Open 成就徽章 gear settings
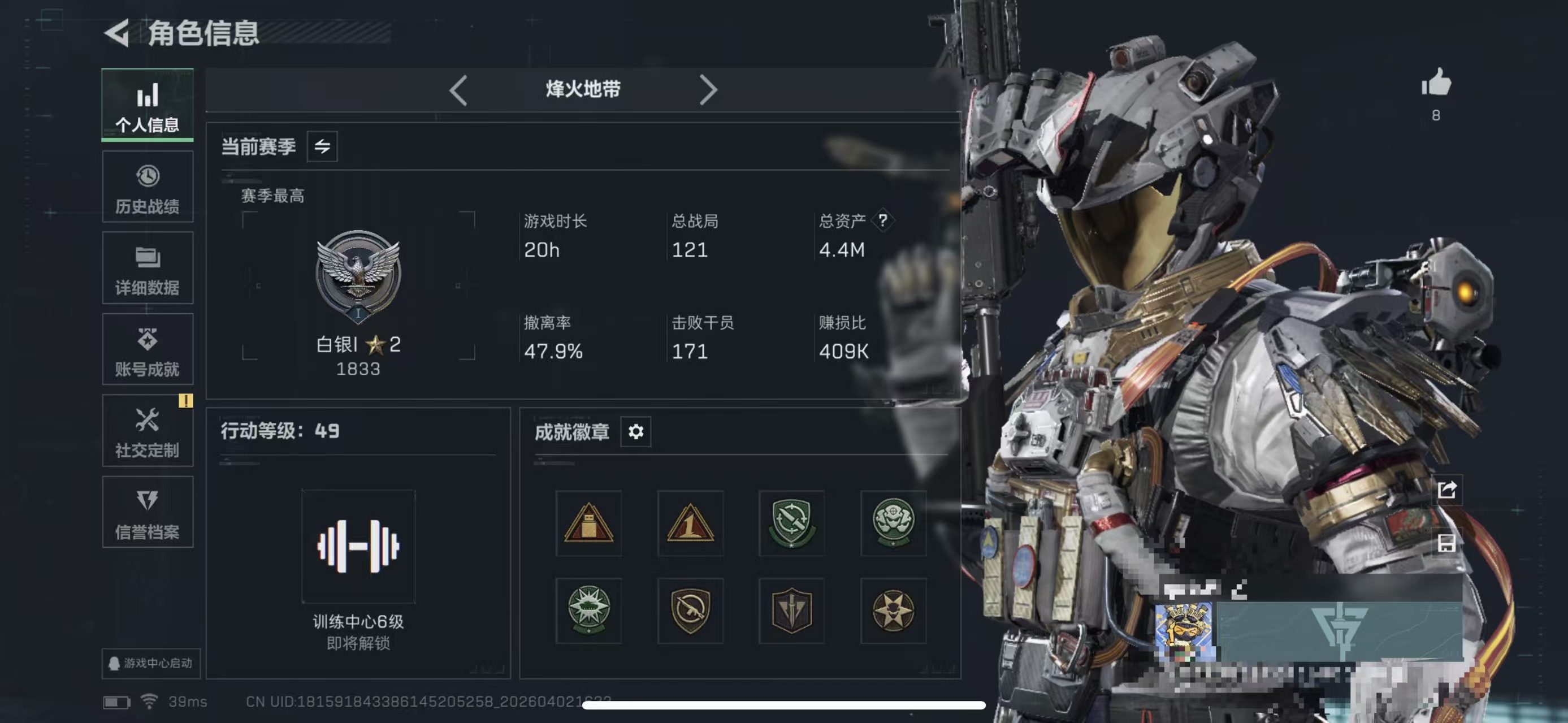 pos(635,432)
